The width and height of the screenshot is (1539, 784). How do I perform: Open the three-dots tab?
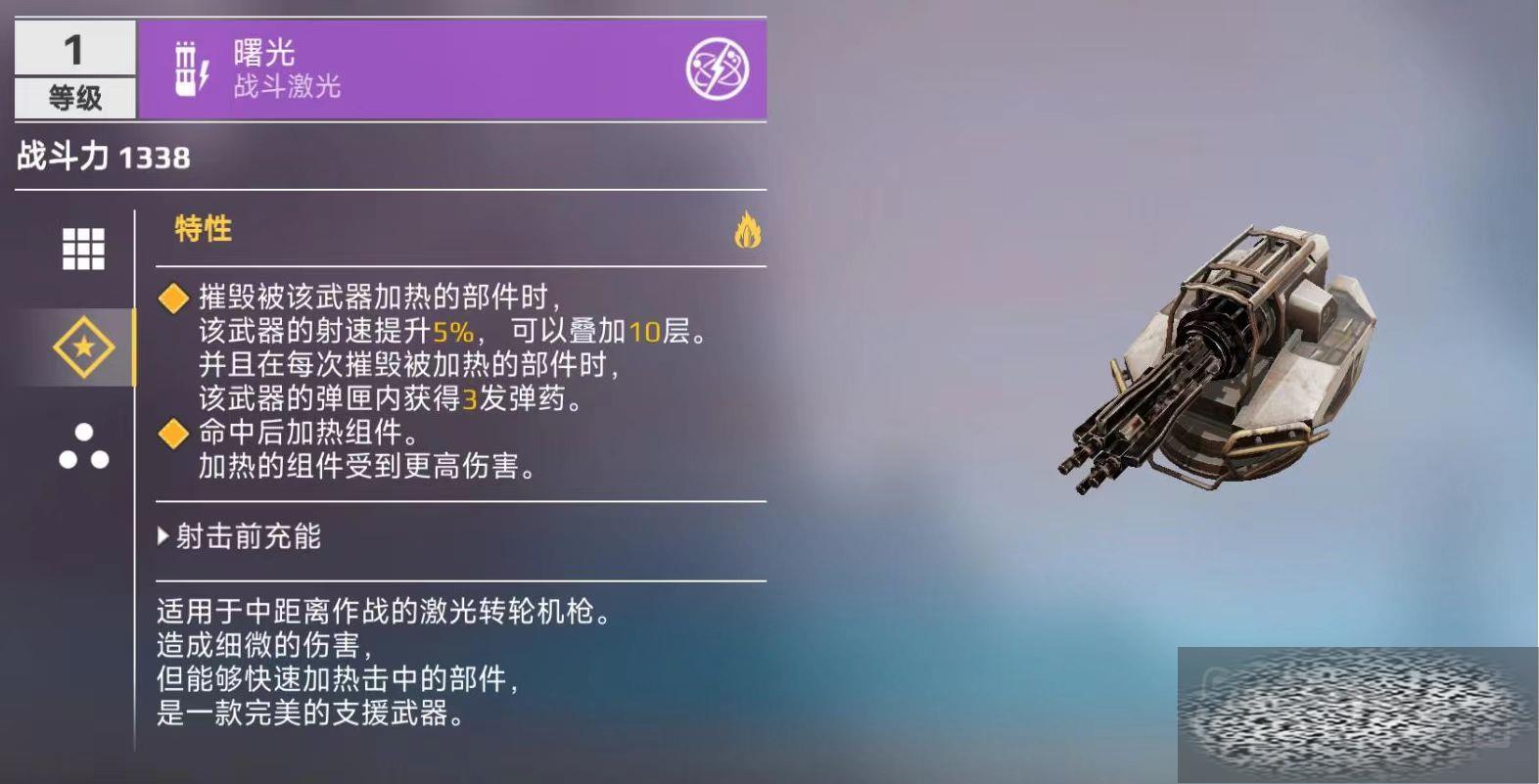tap(83, 446)
